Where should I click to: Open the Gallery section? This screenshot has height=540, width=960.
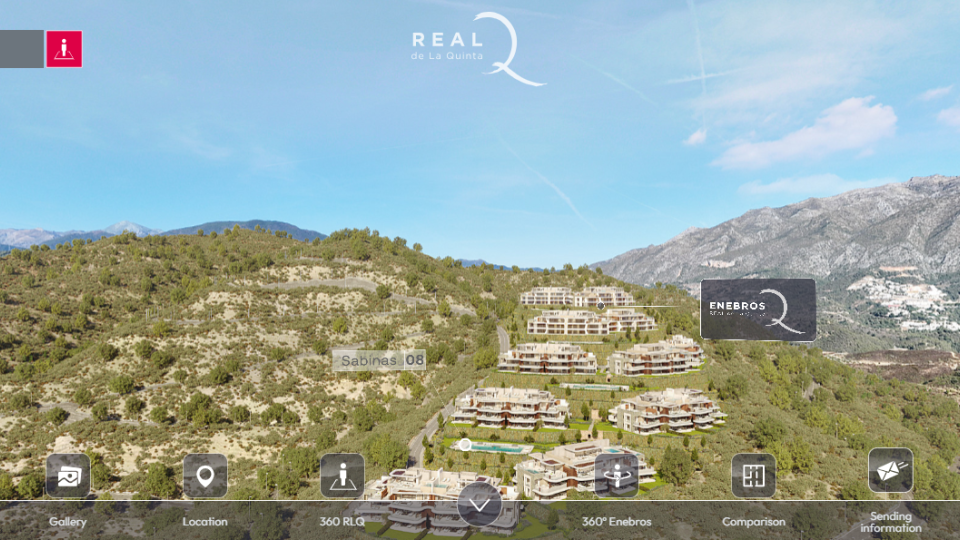(68, 476)
